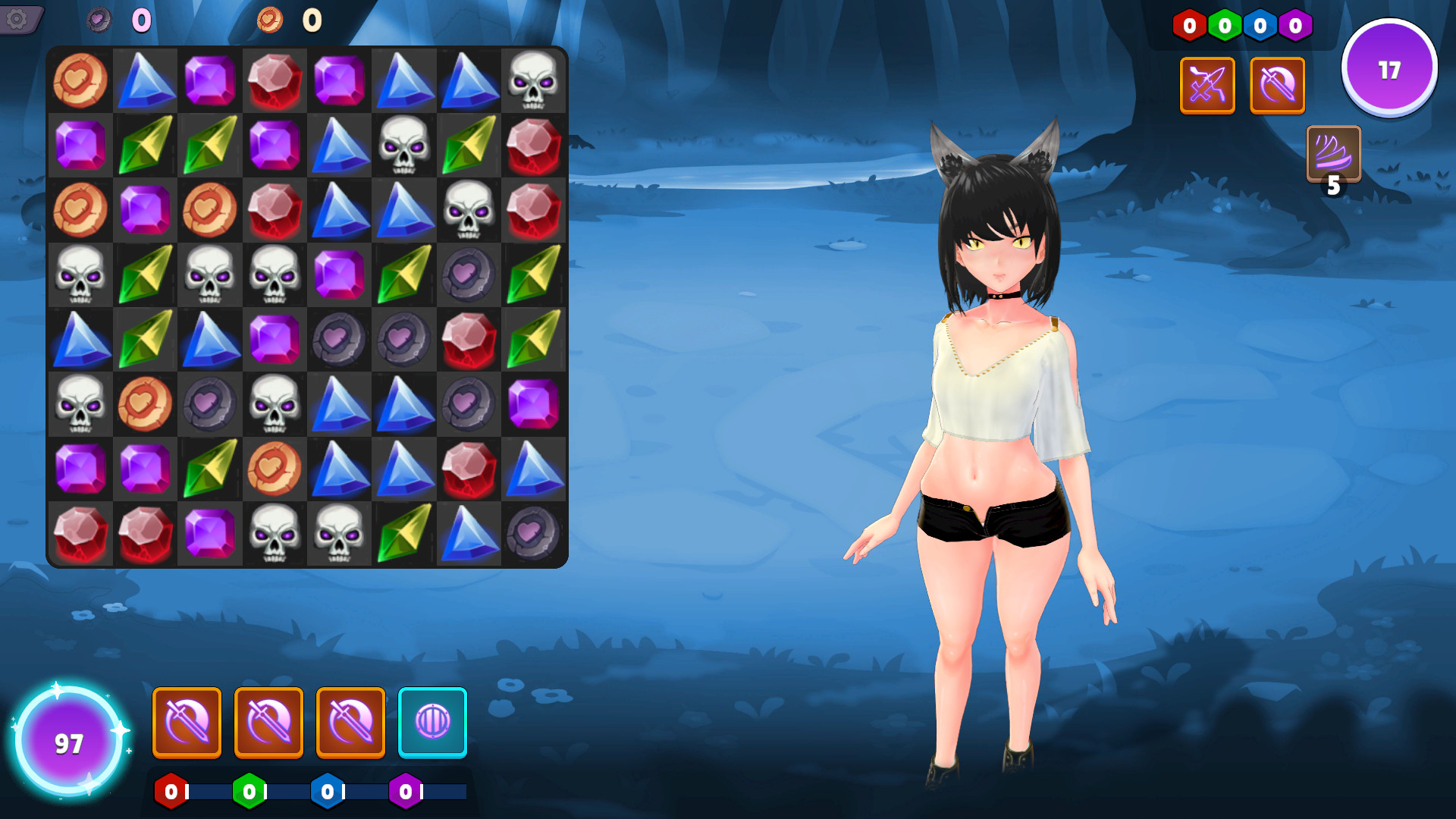The height and width of the screenshot is (819, 1456).
Task: Select the third scythe skill button
Action: pyautogui.click(x=350, y=722)
